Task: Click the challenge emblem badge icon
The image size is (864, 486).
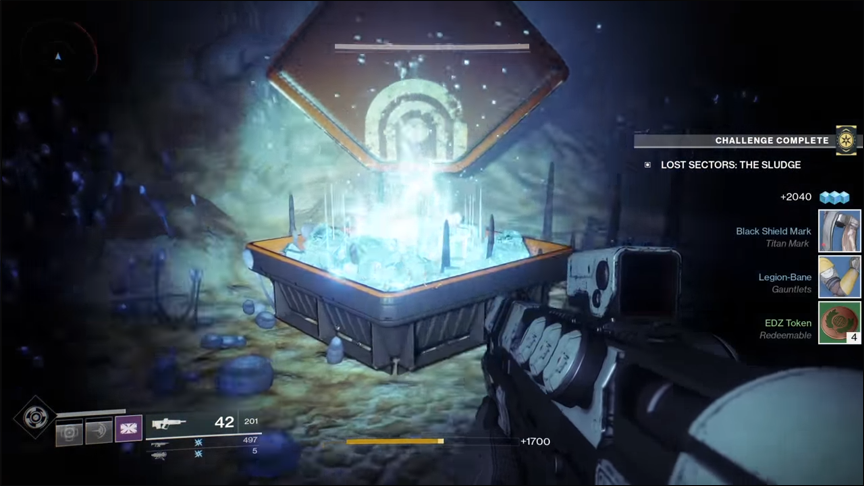Action: click(x=847, y=140)
